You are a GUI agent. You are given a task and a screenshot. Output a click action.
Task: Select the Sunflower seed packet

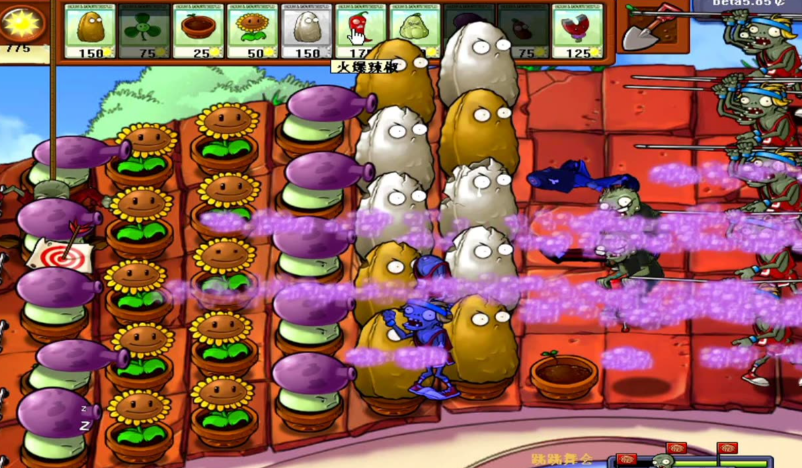coord(252,30)
